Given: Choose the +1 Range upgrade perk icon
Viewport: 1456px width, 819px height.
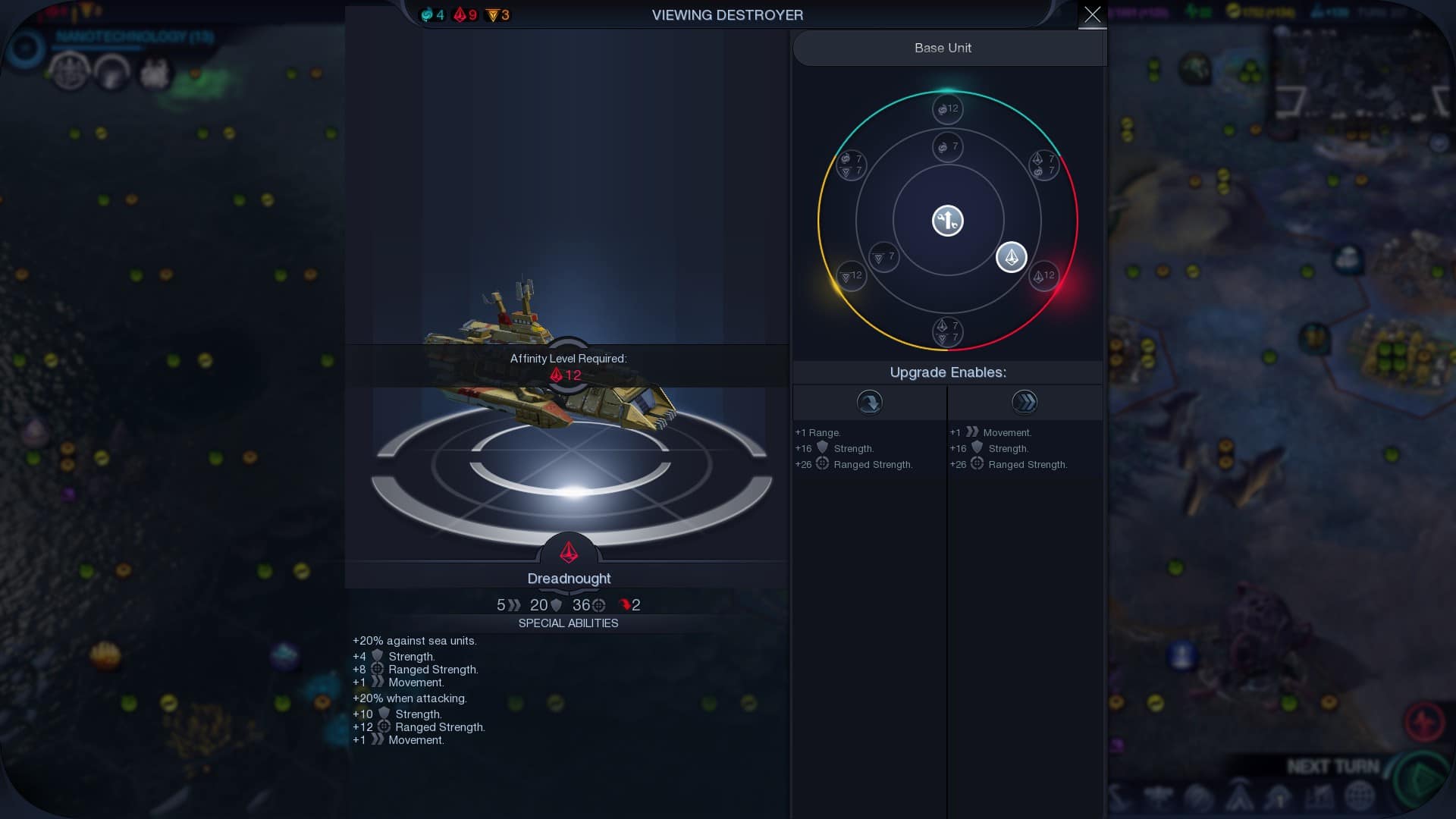Looking at the screenshot, I should pos(869,402).
